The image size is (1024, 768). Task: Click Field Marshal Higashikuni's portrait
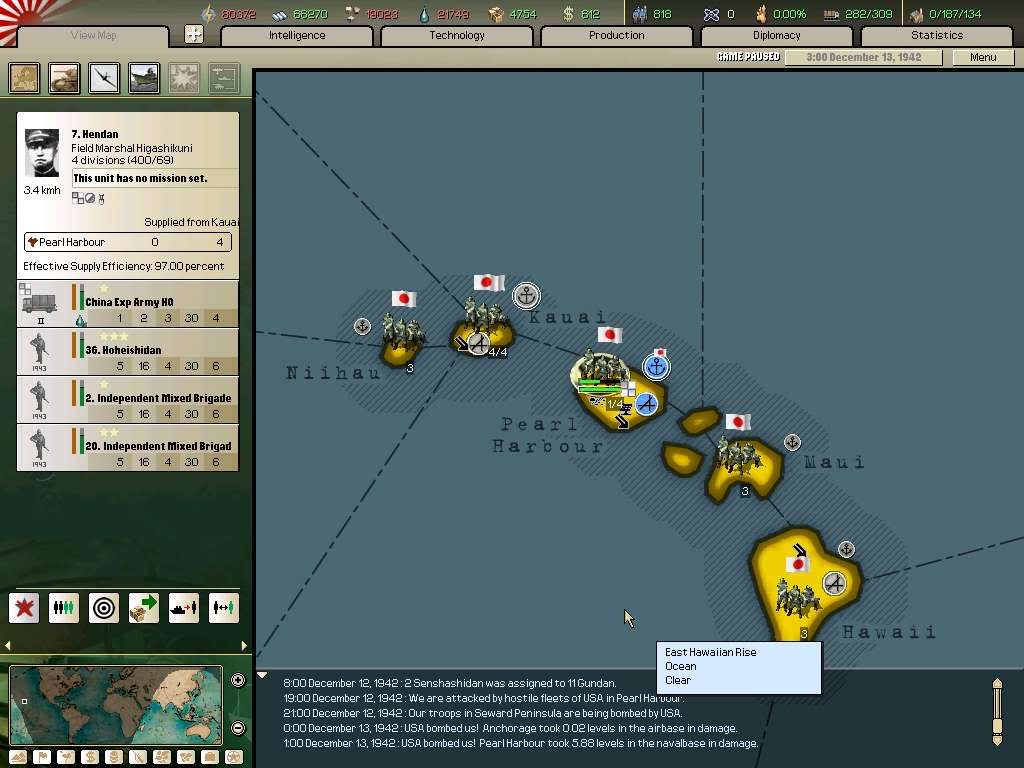[42, 154]
